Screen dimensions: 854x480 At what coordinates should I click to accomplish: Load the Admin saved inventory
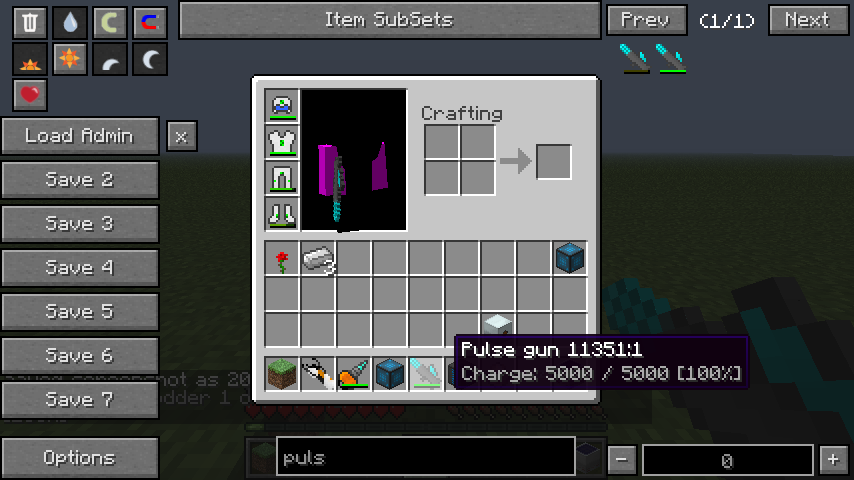(x=80, y=136)
